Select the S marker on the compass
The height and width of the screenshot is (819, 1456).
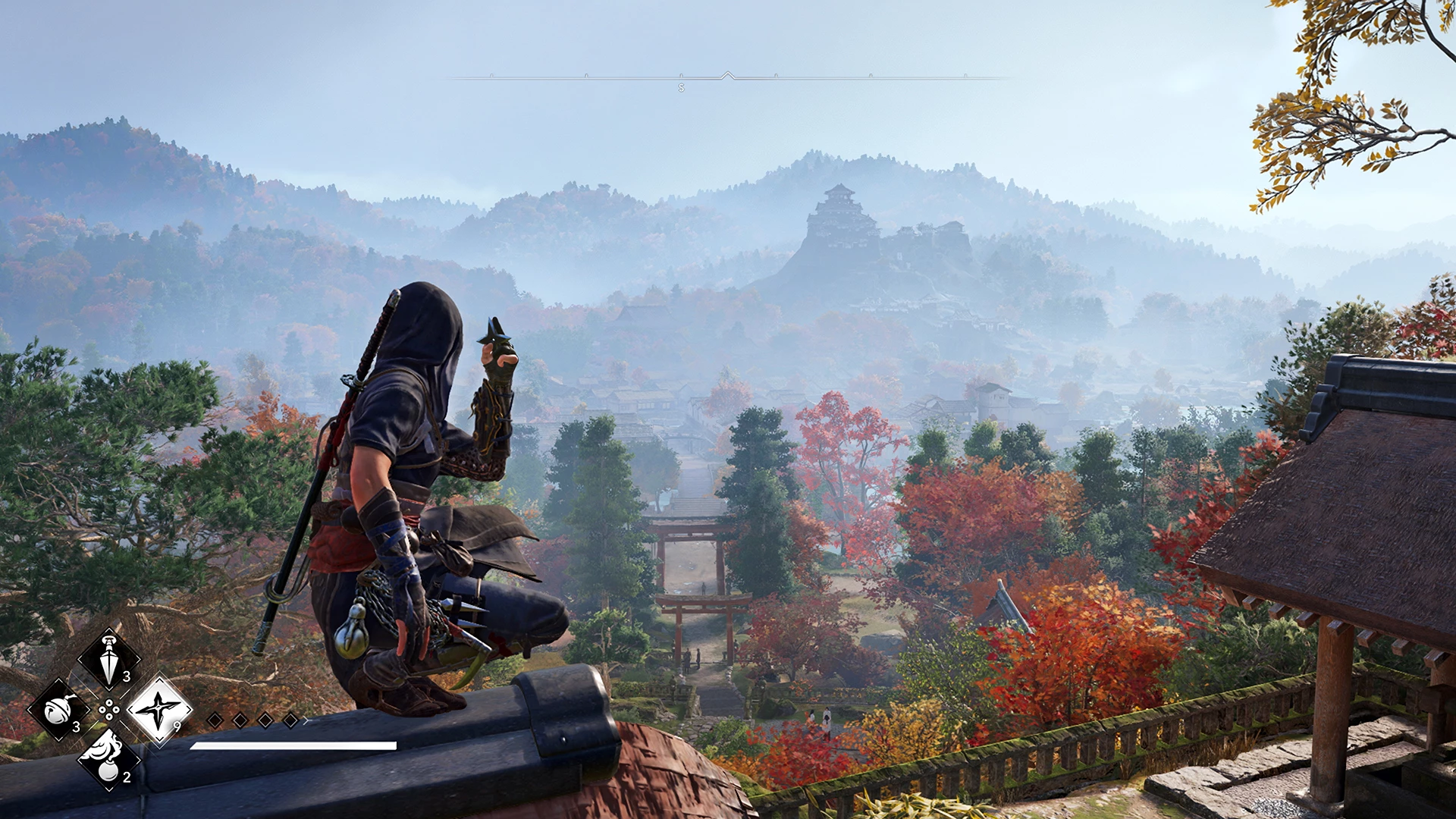pyautogui.click(x=682, y=88)
